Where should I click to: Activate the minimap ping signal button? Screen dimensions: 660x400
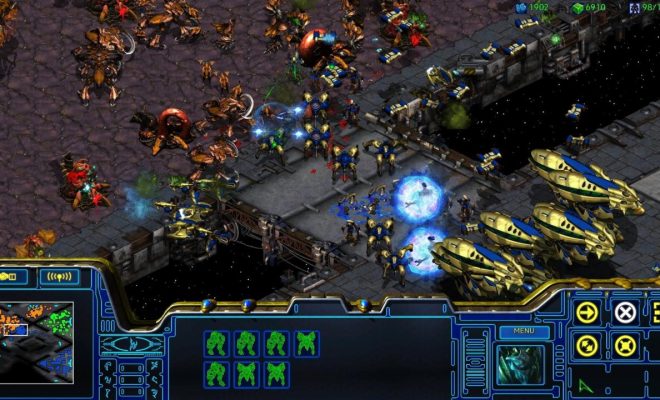(61, 276)
